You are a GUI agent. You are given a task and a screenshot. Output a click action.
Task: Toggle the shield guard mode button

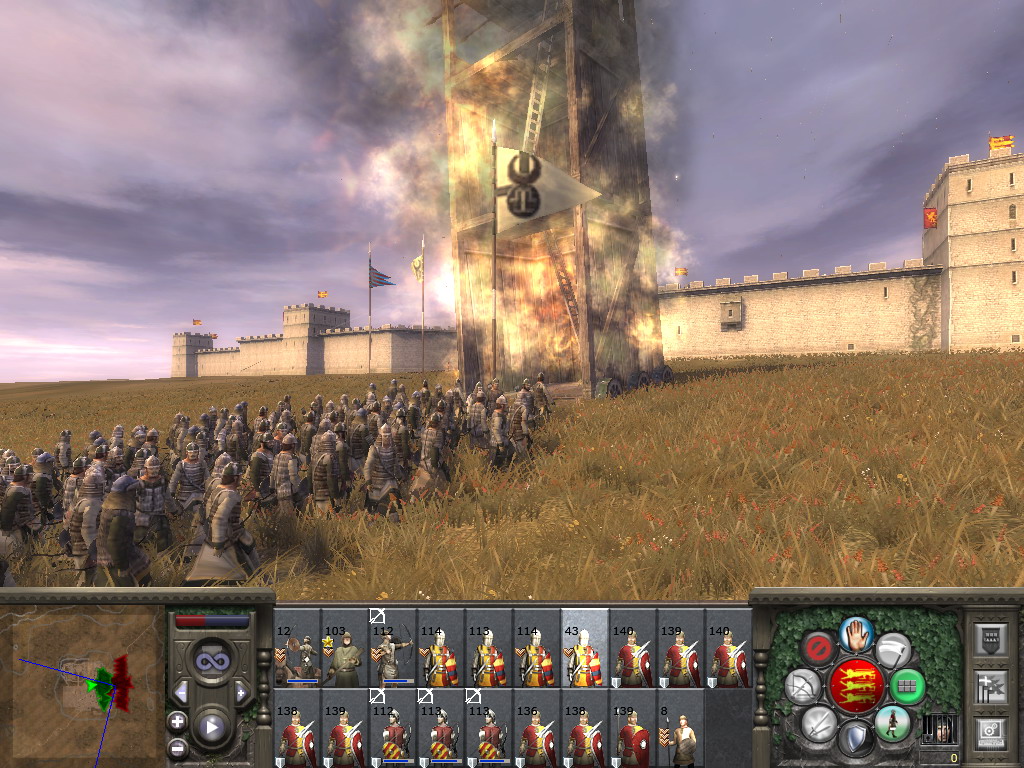coord(855,740)
